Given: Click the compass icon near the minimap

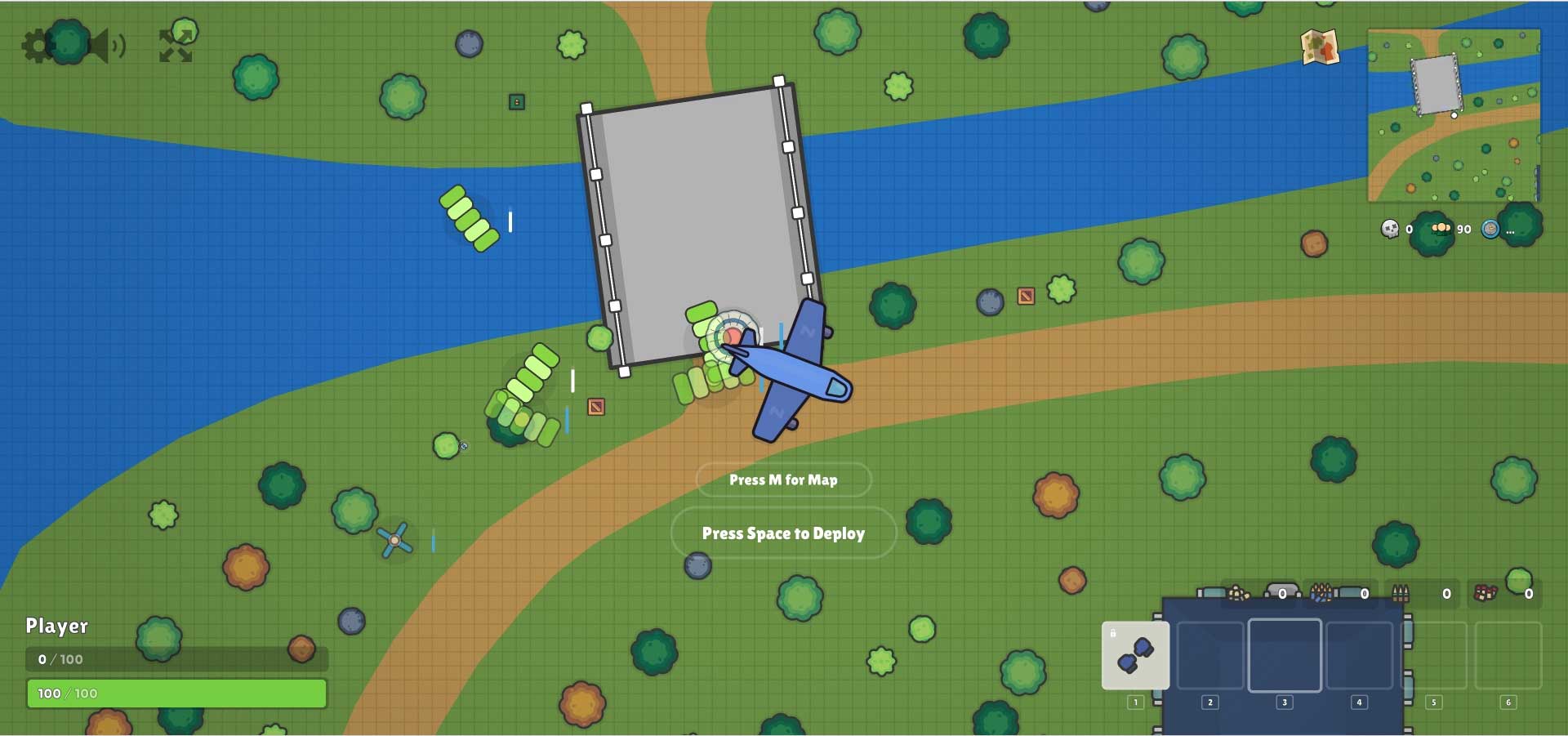Looking at the screenshot, I should pyautogui.click(x=1492, y=230).
